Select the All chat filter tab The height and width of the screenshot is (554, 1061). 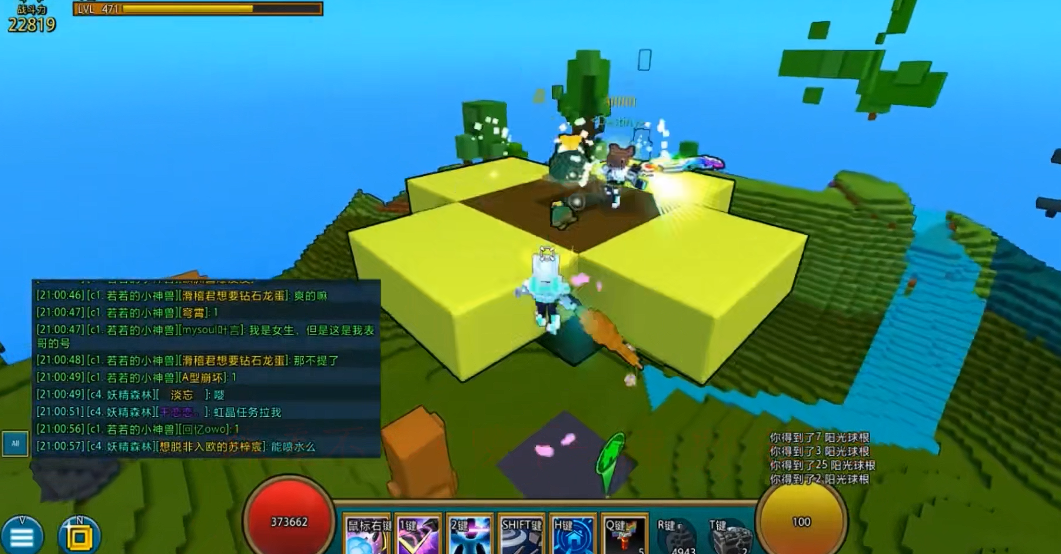(x=15, y=443)
